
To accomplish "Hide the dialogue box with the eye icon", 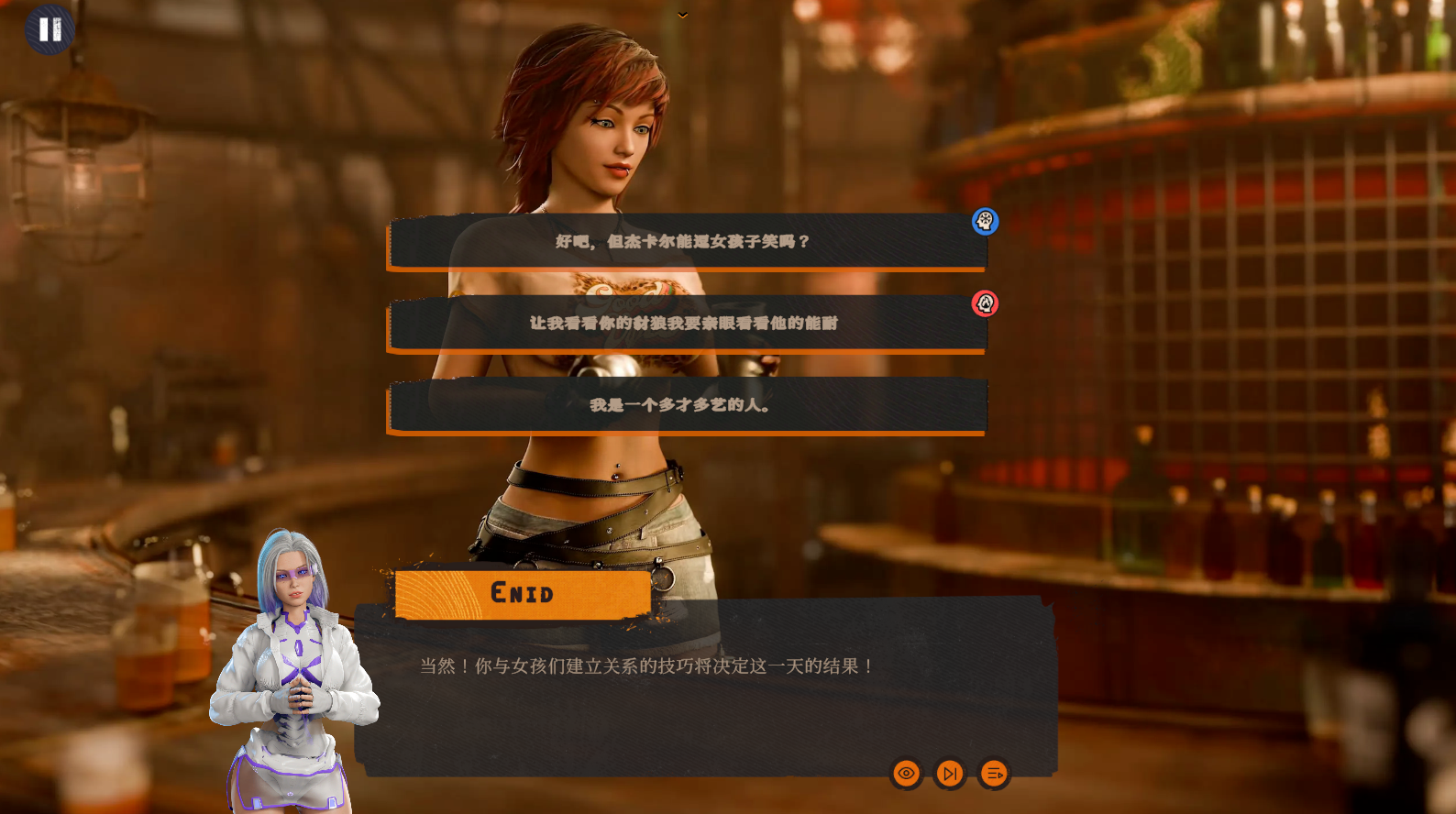I will point(906,774).
